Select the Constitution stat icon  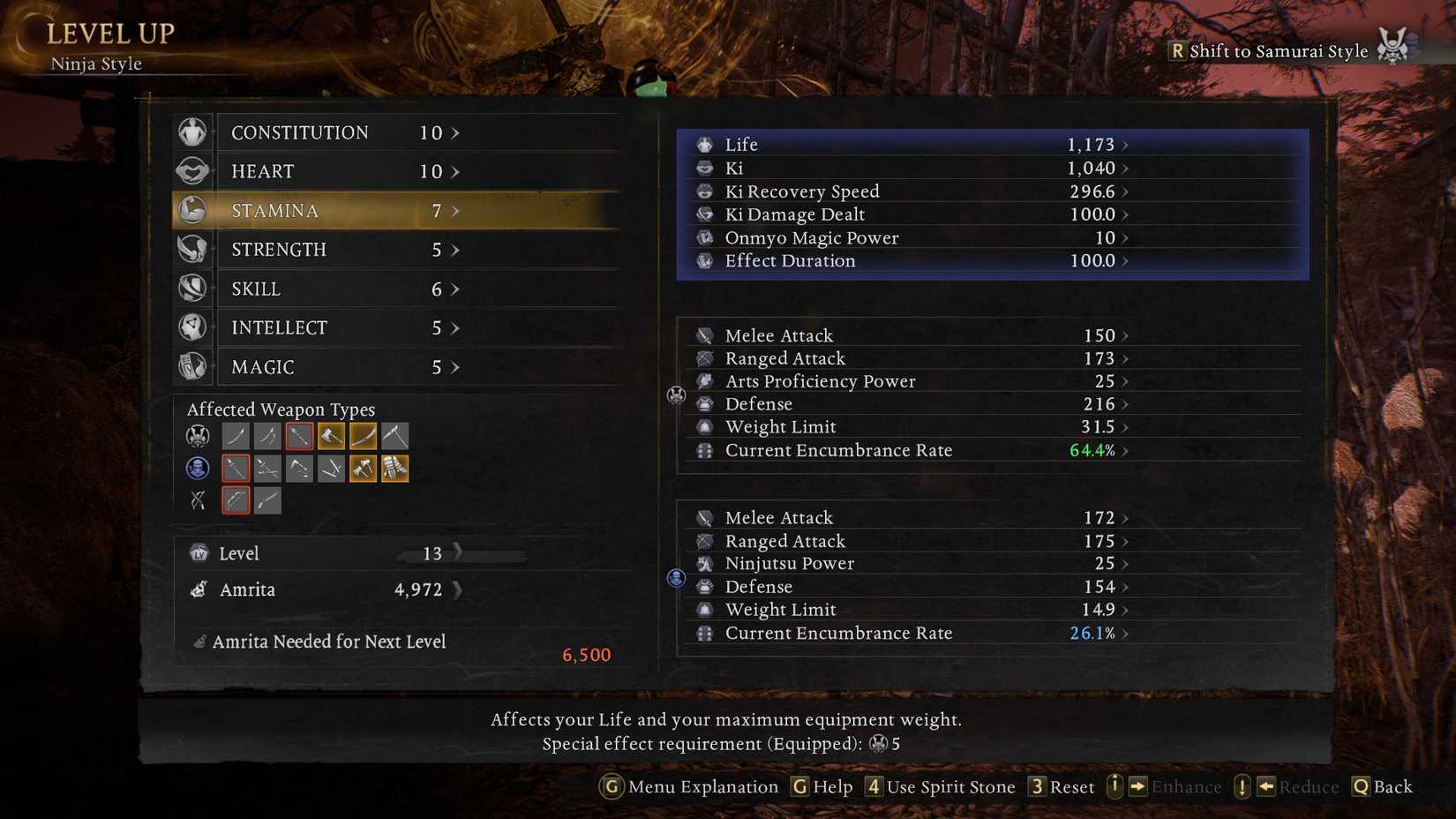coord(193,131)
